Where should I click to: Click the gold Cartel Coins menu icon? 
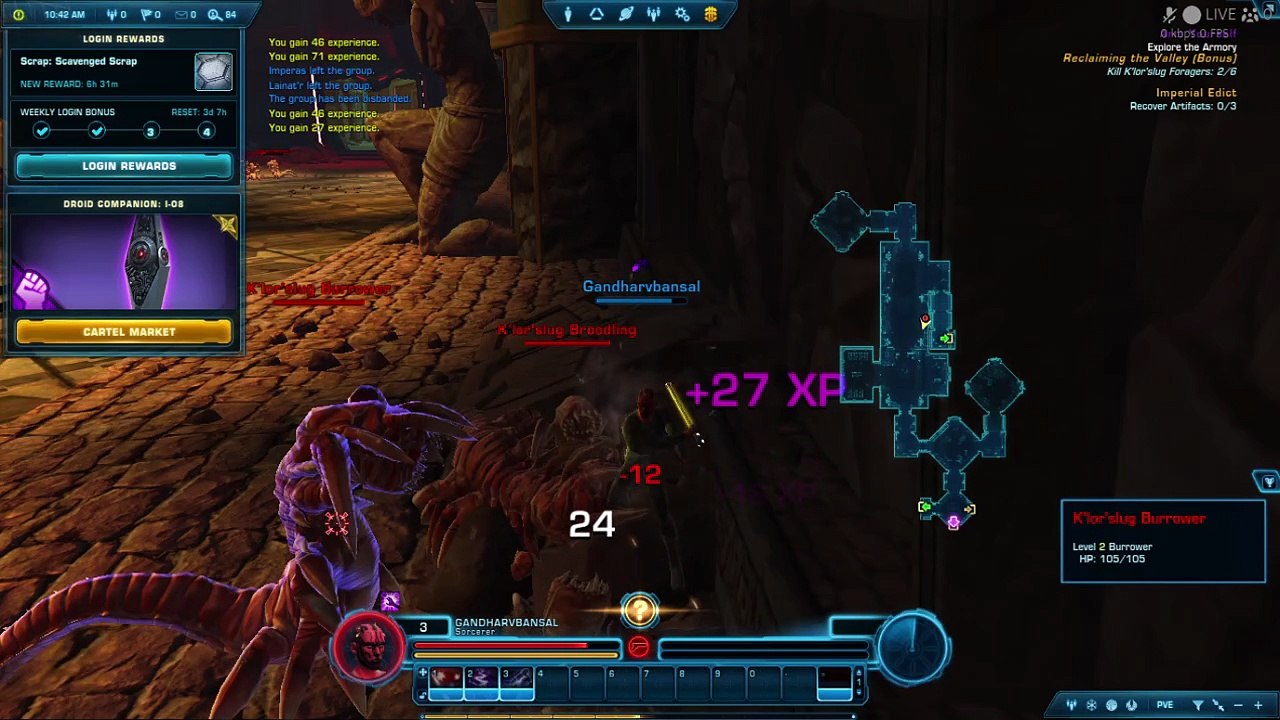(x=710, y=14)
